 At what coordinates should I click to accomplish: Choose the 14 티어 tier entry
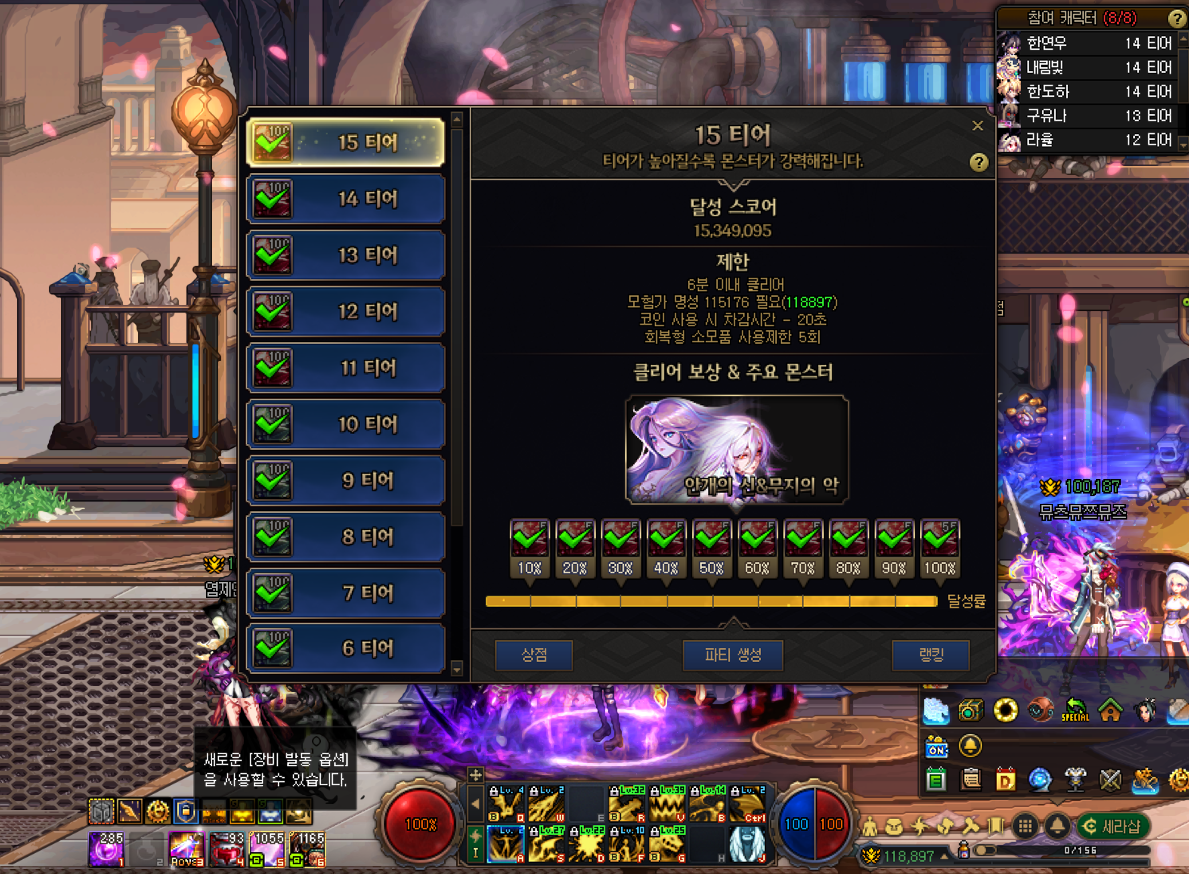pos(345,199)
